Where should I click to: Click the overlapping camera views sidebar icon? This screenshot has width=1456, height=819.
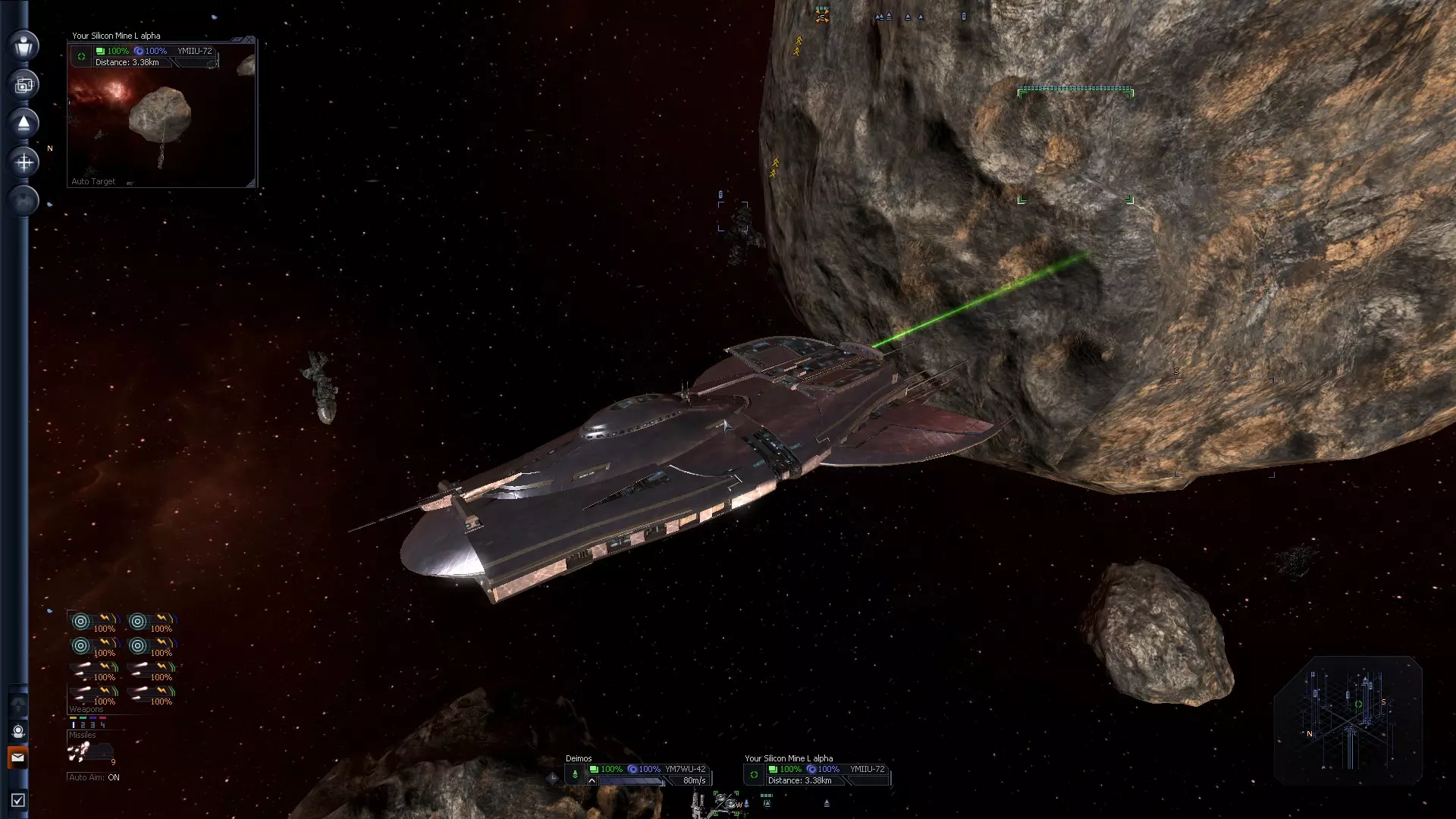(24, 84)
